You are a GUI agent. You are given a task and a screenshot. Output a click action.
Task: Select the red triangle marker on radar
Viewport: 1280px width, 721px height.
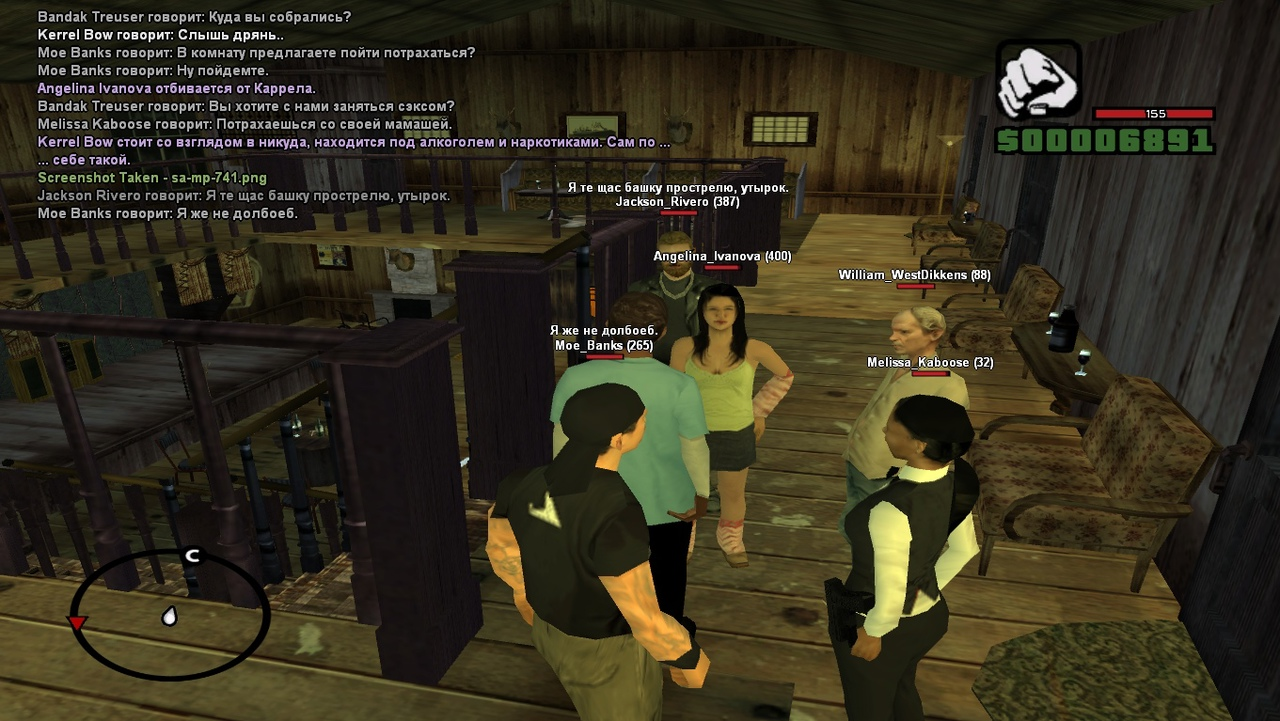tap(76, 624)
